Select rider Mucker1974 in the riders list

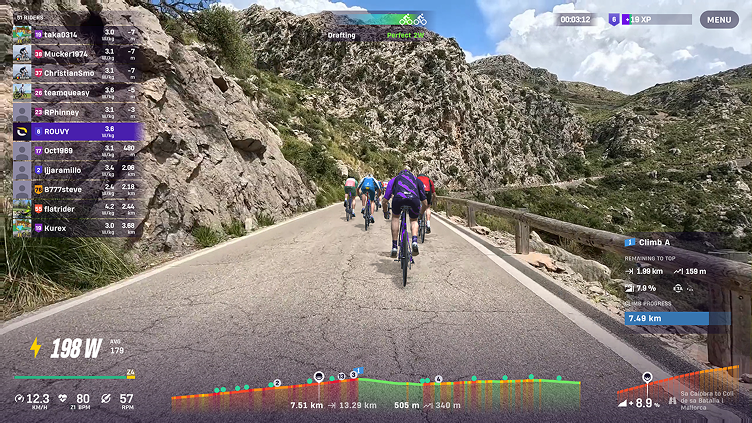(76, 53)
